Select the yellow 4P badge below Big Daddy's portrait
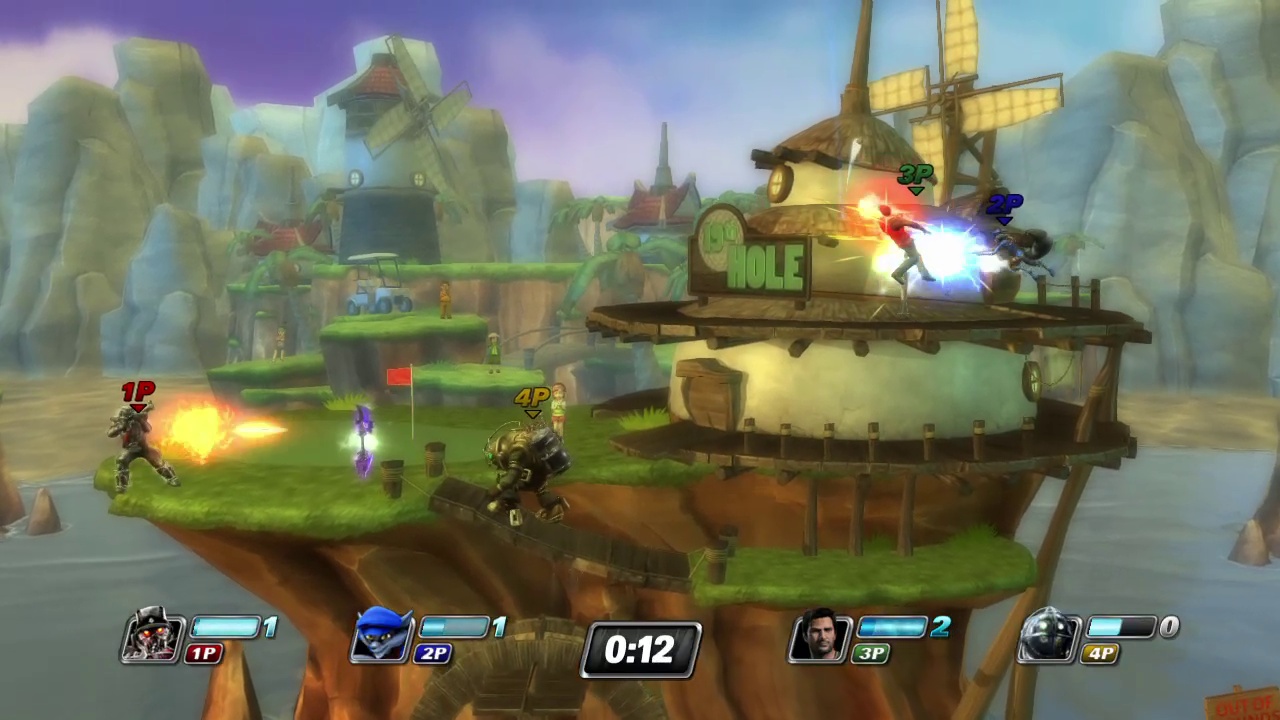1280x720 pixels. pyautogui.click(x=1101, y=654)
